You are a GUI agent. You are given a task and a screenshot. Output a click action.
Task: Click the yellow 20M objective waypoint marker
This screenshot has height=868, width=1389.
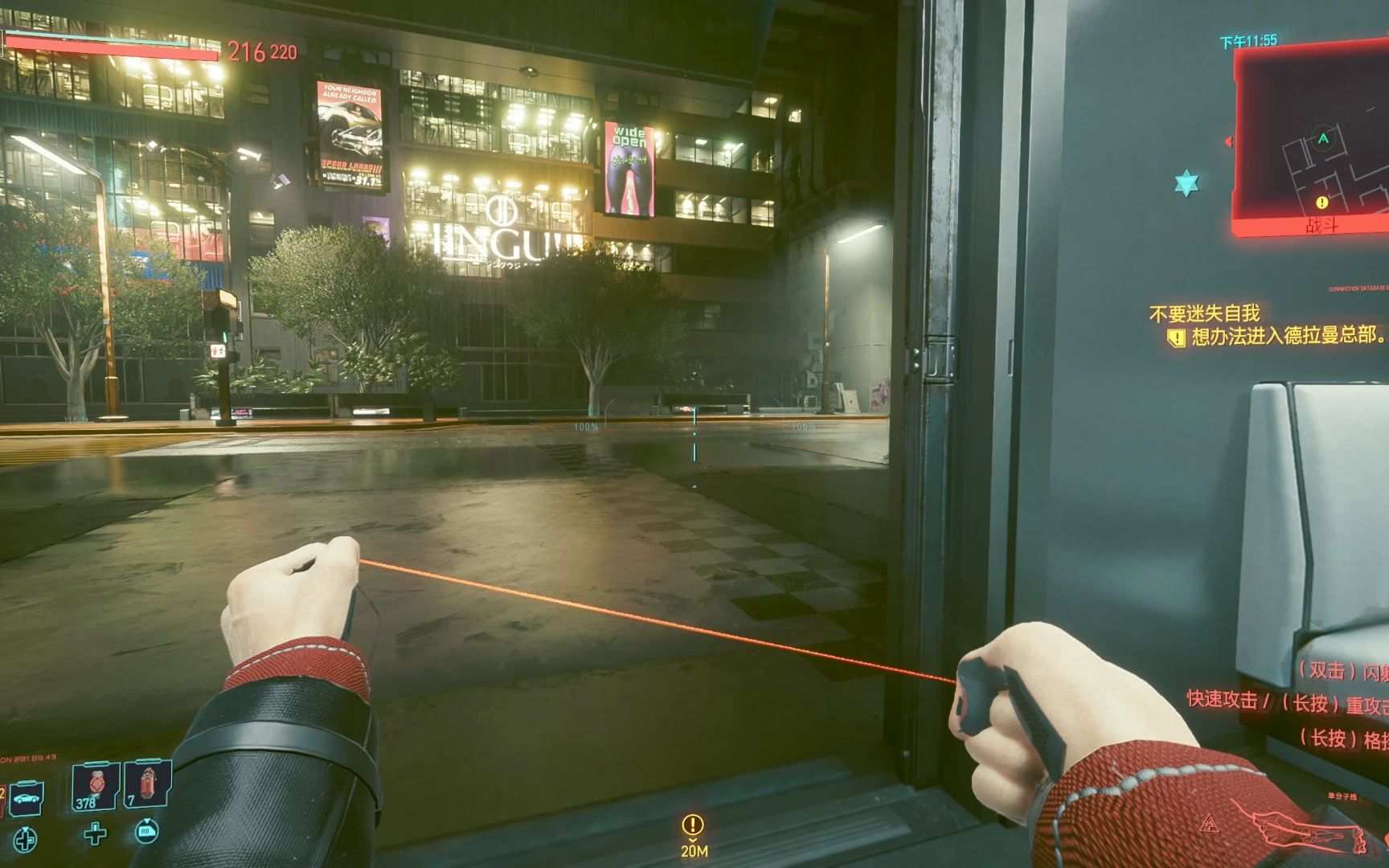click(x=693, y=825)
